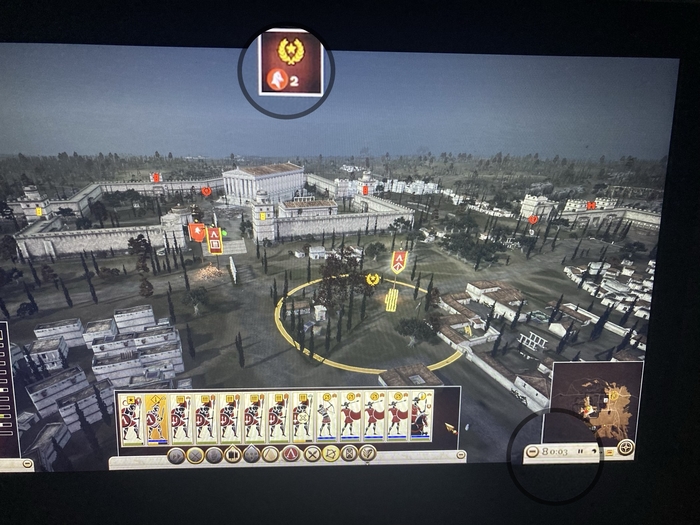Screen dimensions: 700x525
Task: Click the minus button beside the battle timer
Action: click(532, 452)
